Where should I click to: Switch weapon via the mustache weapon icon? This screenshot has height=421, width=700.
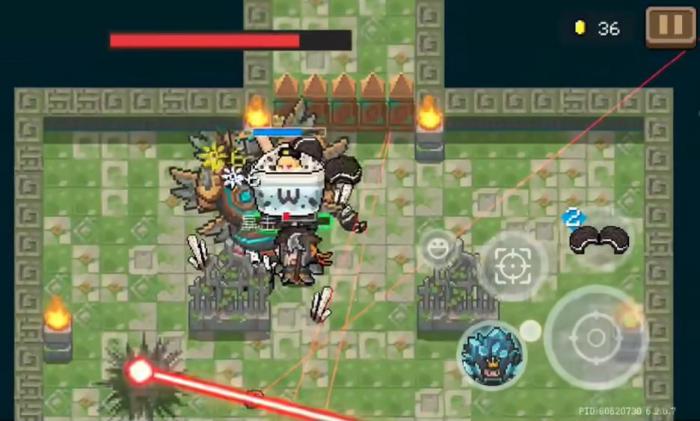(598, 238)
